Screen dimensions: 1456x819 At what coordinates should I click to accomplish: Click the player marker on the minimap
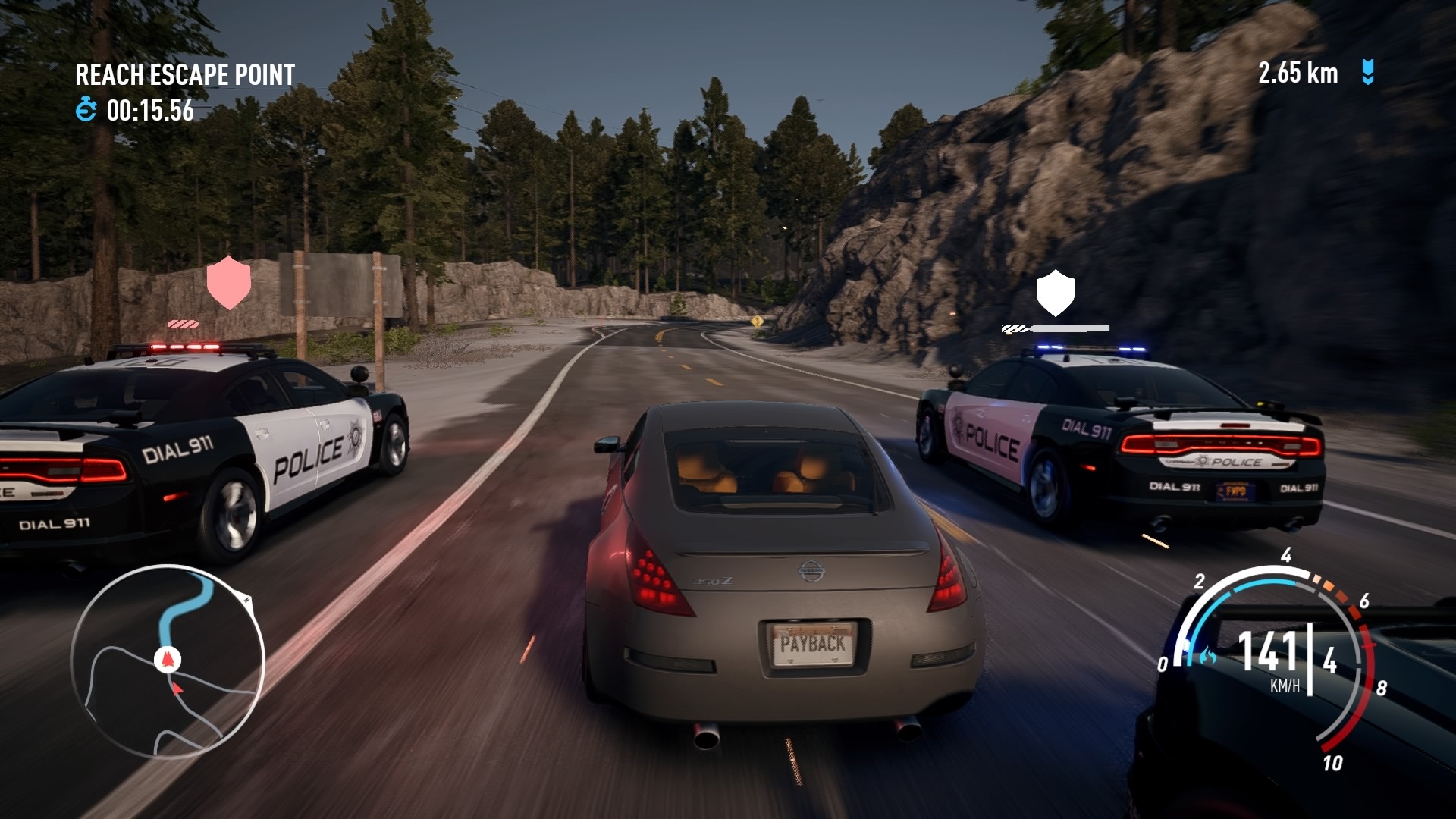pos(167,660)
